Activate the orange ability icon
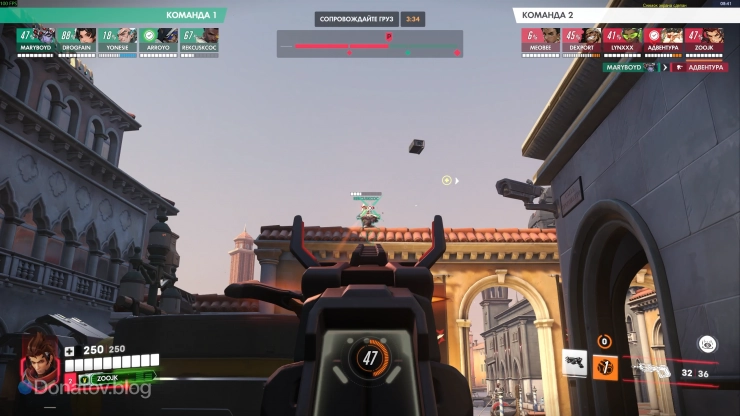The image size is (740, 416). coord(605,366)
